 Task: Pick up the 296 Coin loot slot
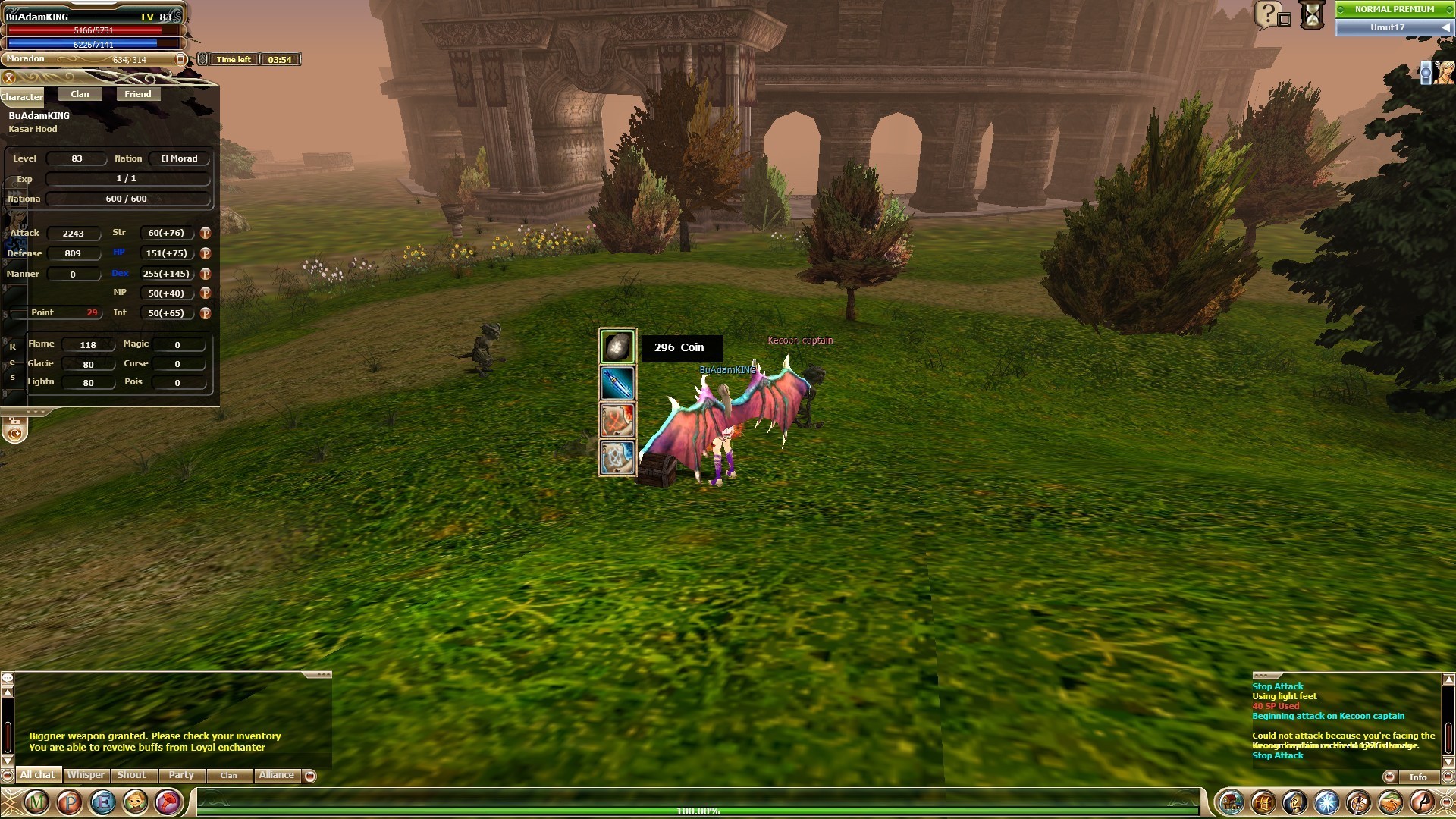pos(617,347)
